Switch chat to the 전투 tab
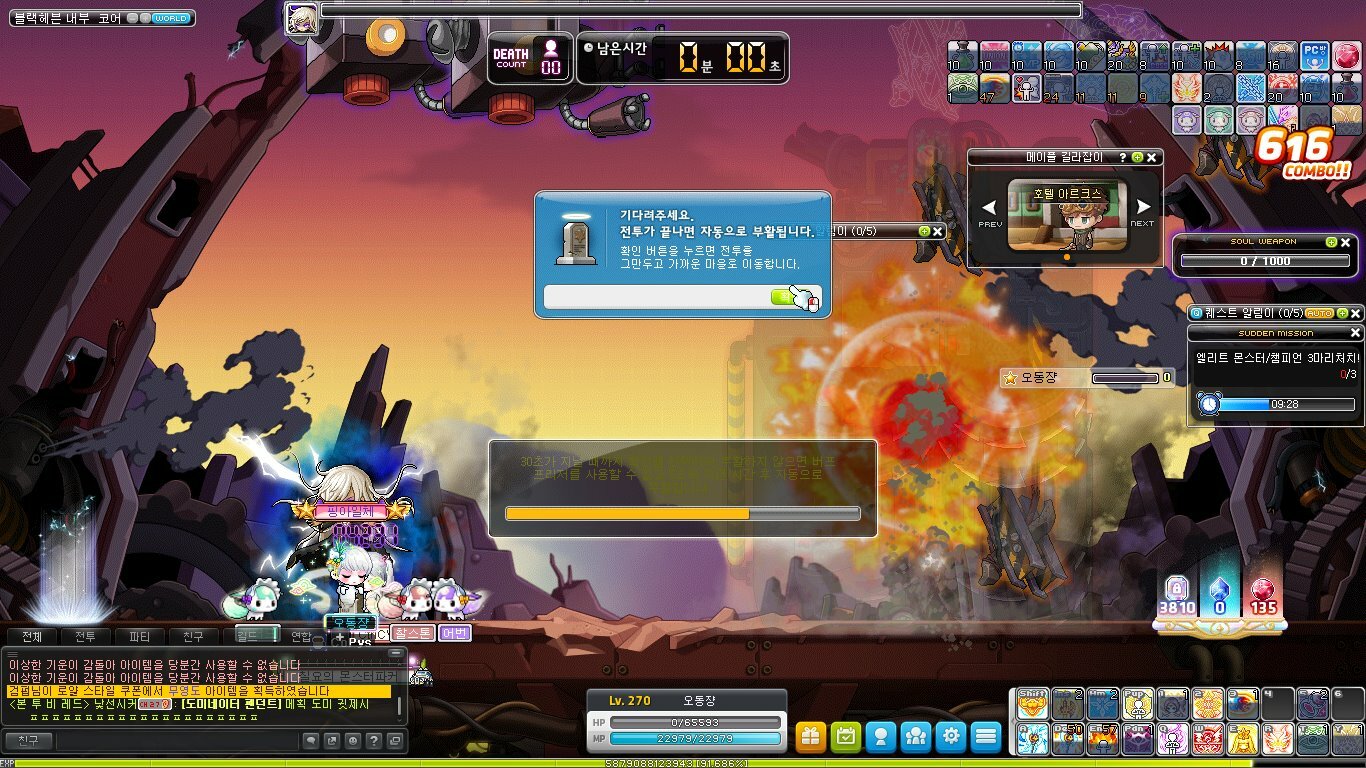This screenshot has height=768, width=1366. click(x=86, y=636)
